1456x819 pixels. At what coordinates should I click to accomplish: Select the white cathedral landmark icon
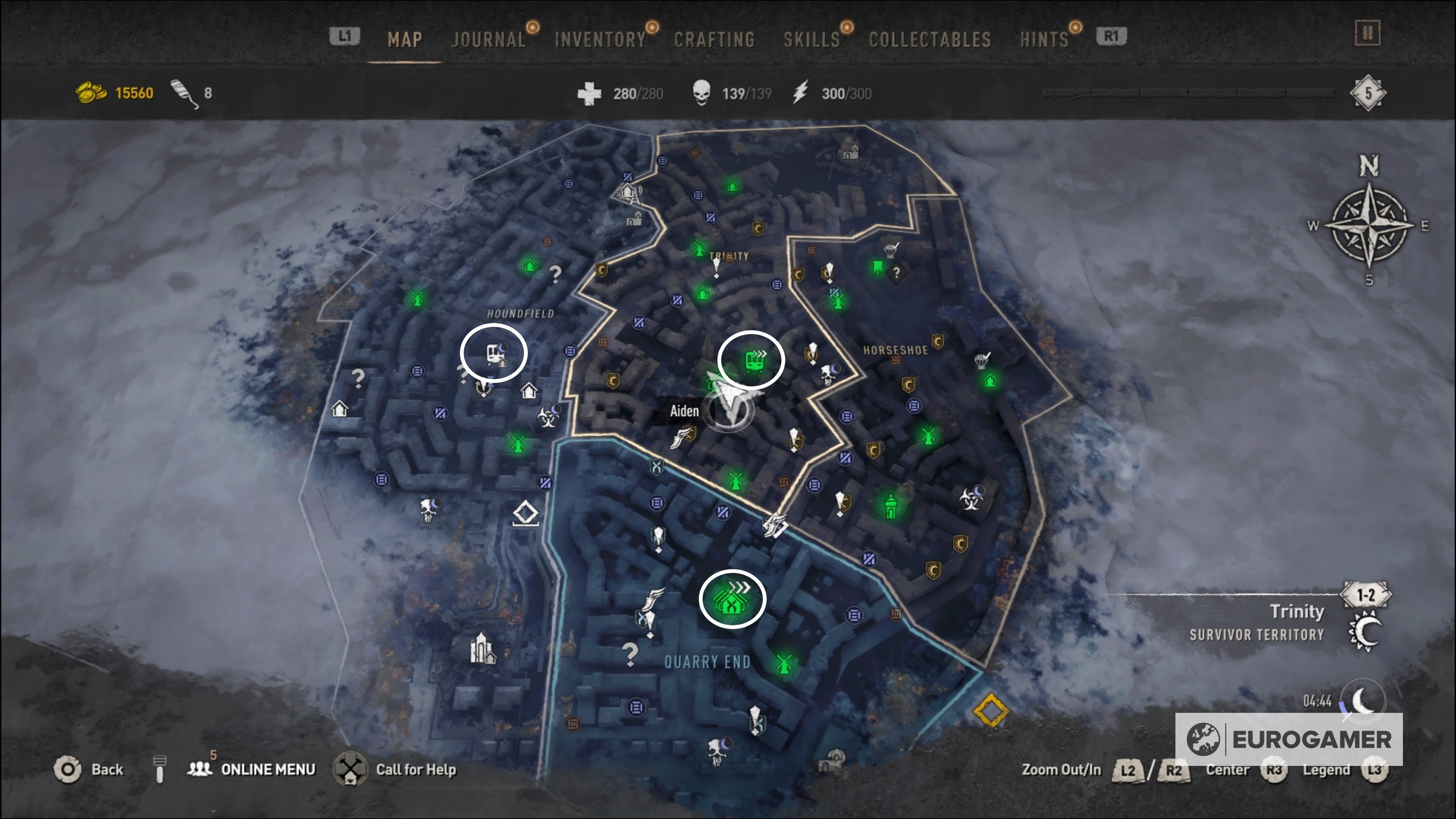click(x=482, y=648)
